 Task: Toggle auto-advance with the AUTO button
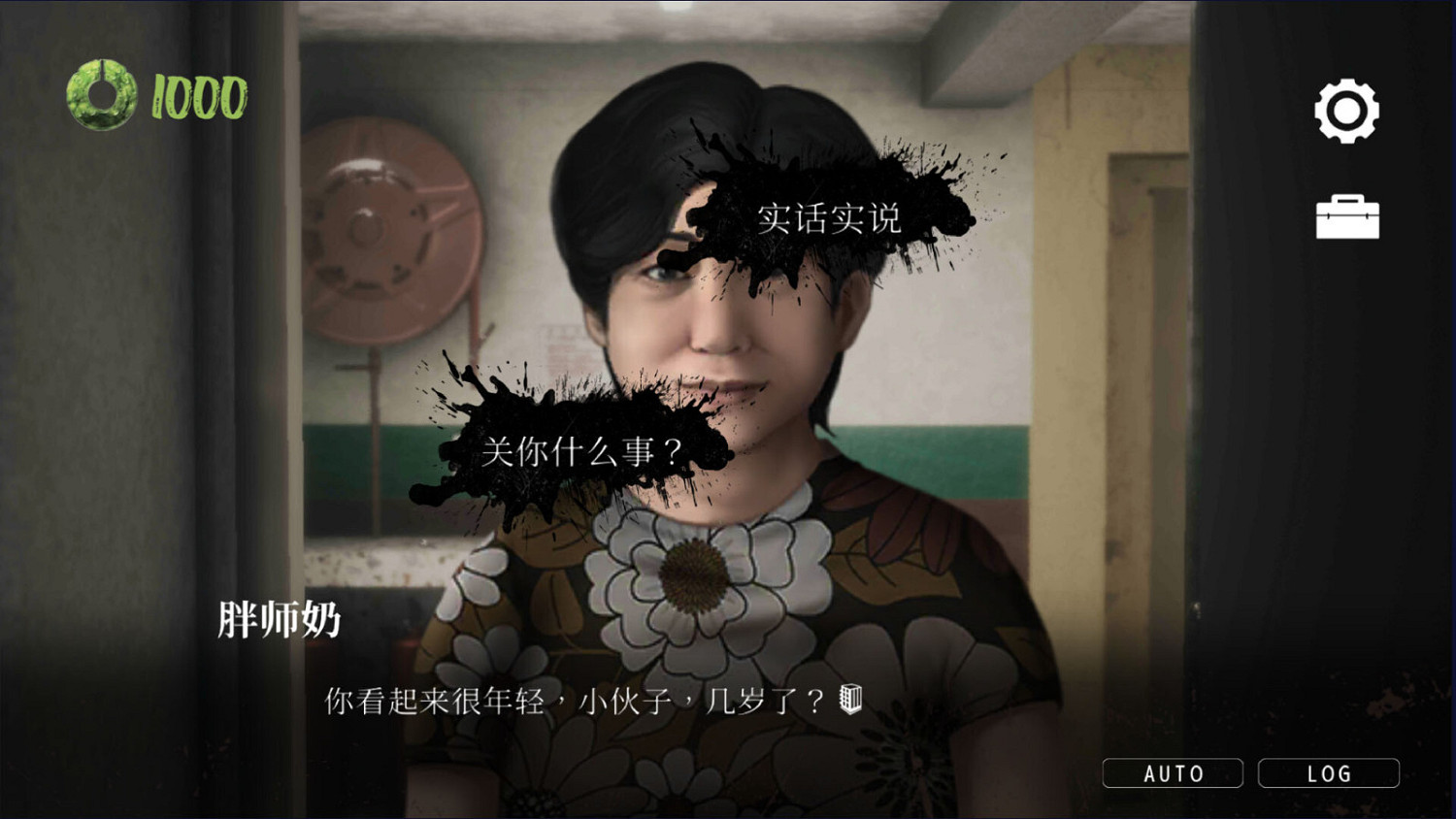1172,772
